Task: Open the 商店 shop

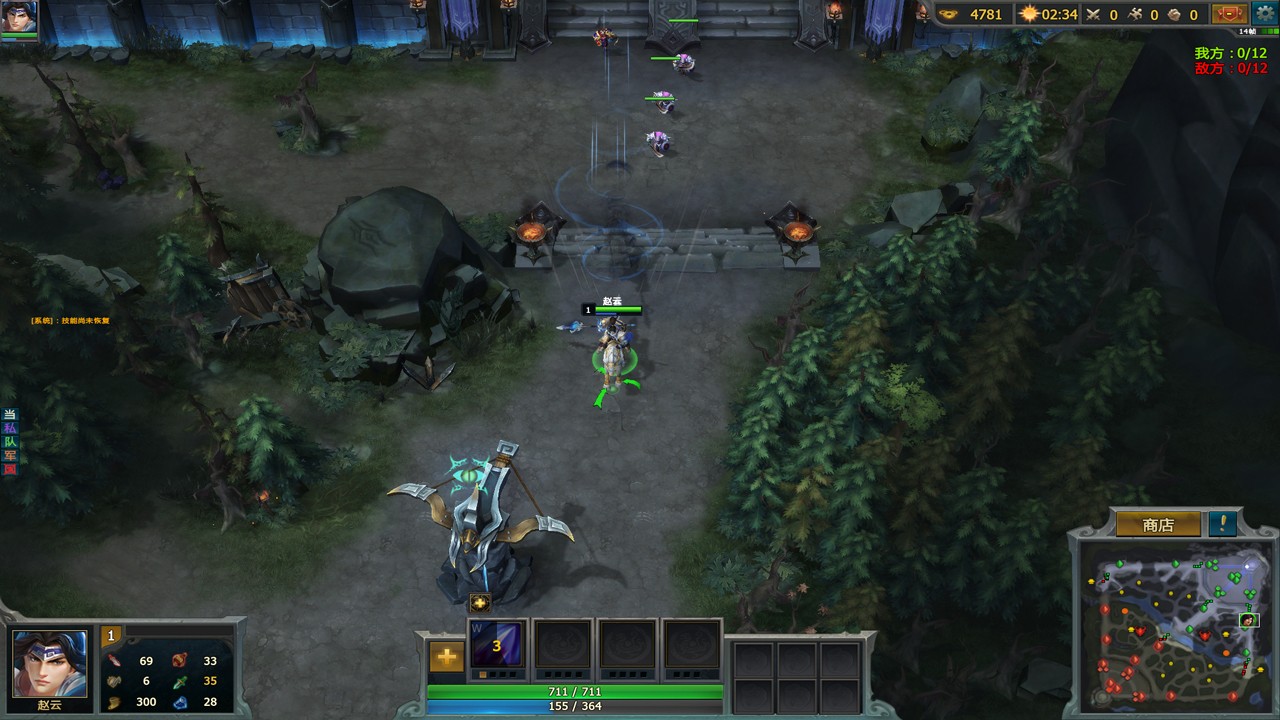Action: coord(1158,524)
